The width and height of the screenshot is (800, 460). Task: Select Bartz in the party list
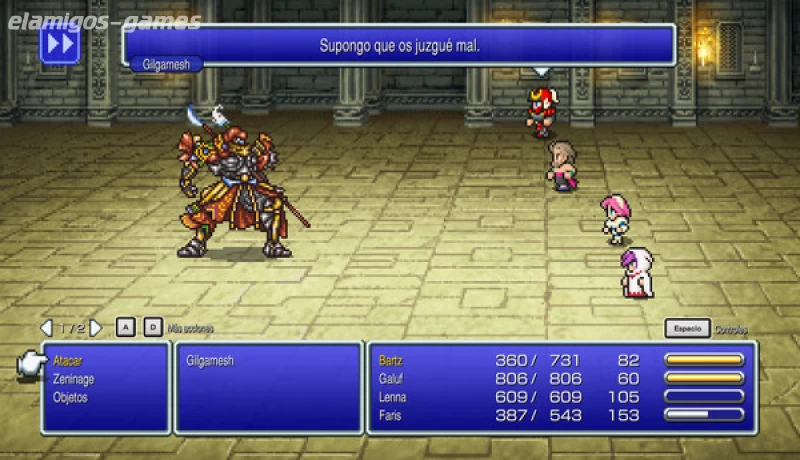(392, 360)
